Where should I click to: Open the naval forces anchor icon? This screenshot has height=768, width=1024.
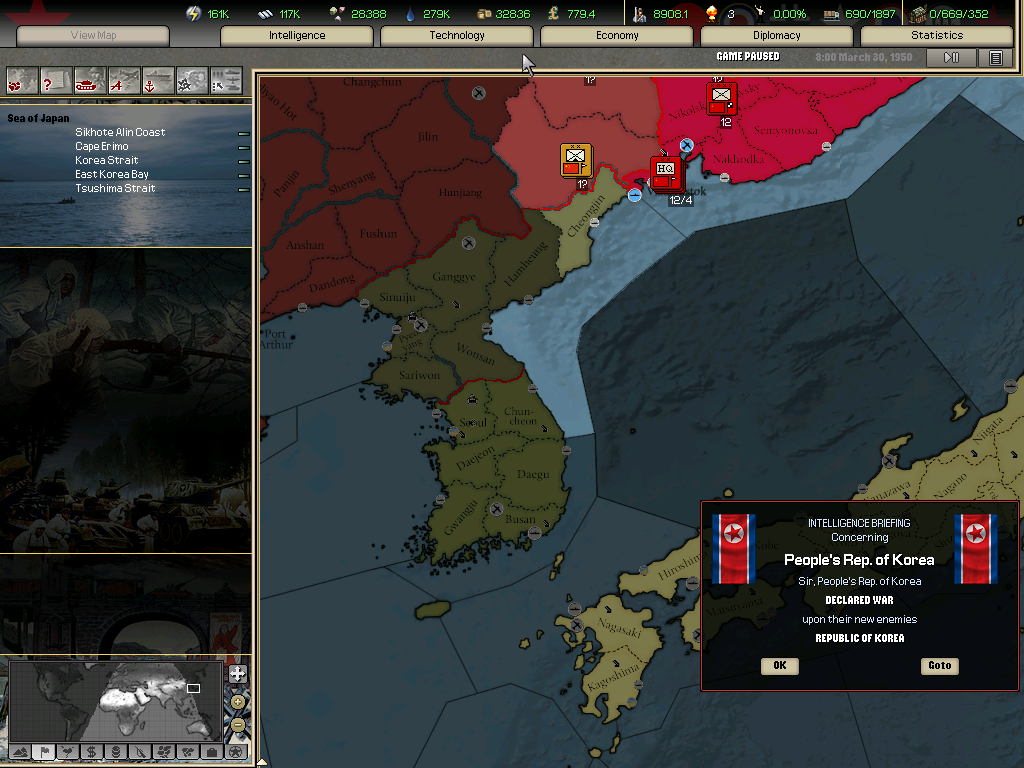coord(158,79)
